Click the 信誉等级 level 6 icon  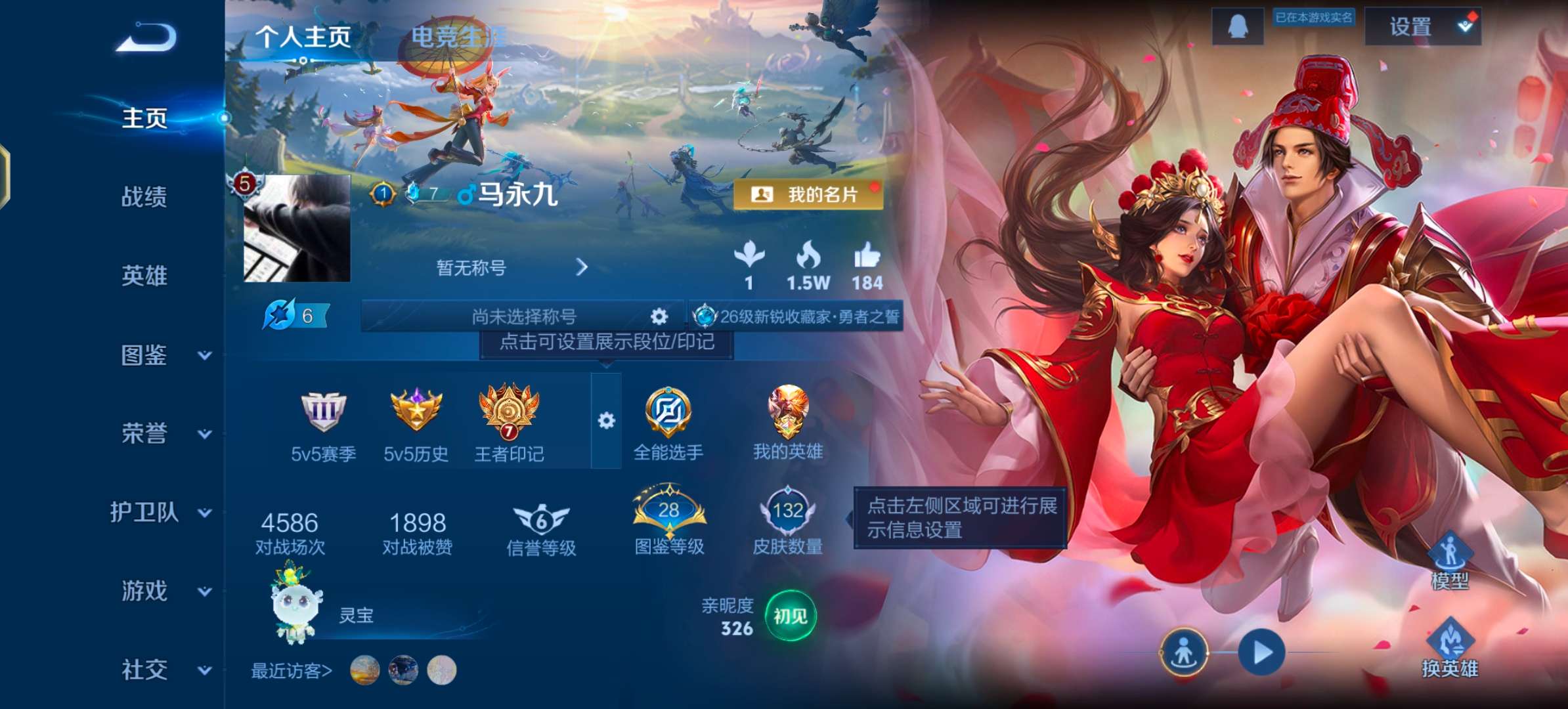(x=541, y=519)
